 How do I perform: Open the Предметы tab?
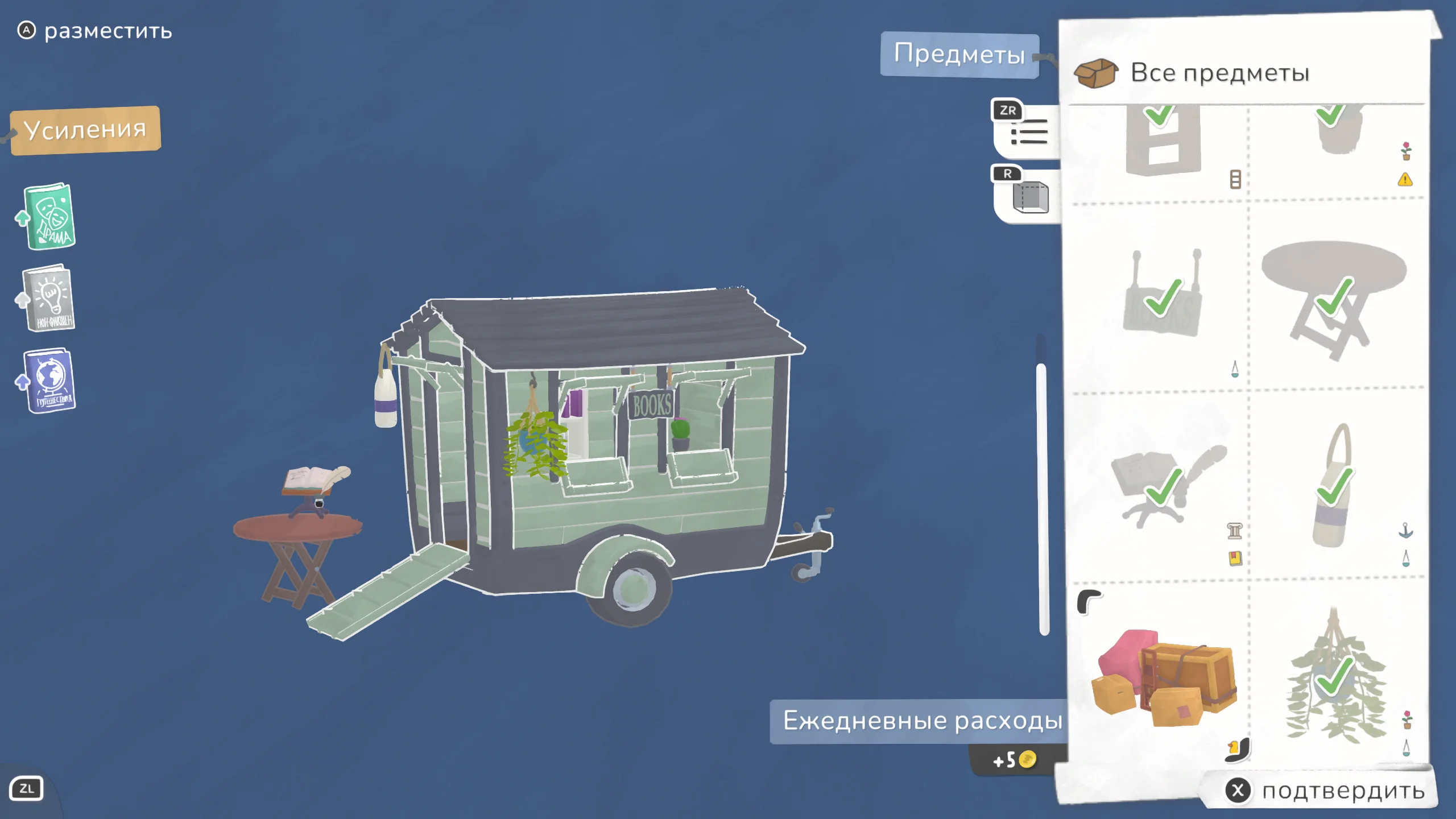click(959, 55)
